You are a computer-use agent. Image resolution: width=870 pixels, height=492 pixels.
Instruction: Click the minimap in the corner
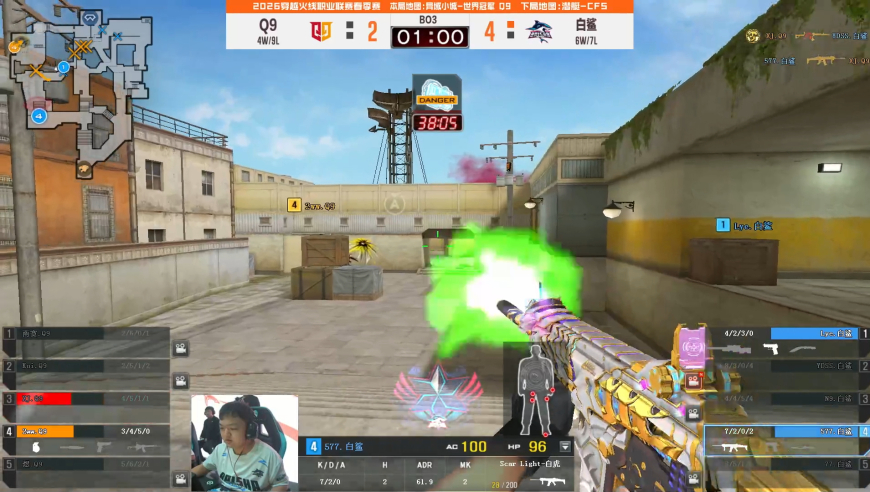point(82,92)
